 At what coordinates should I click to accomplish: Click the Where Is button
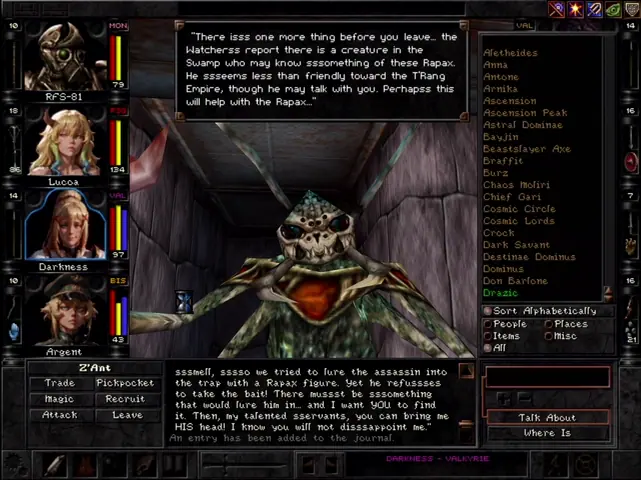547,433
